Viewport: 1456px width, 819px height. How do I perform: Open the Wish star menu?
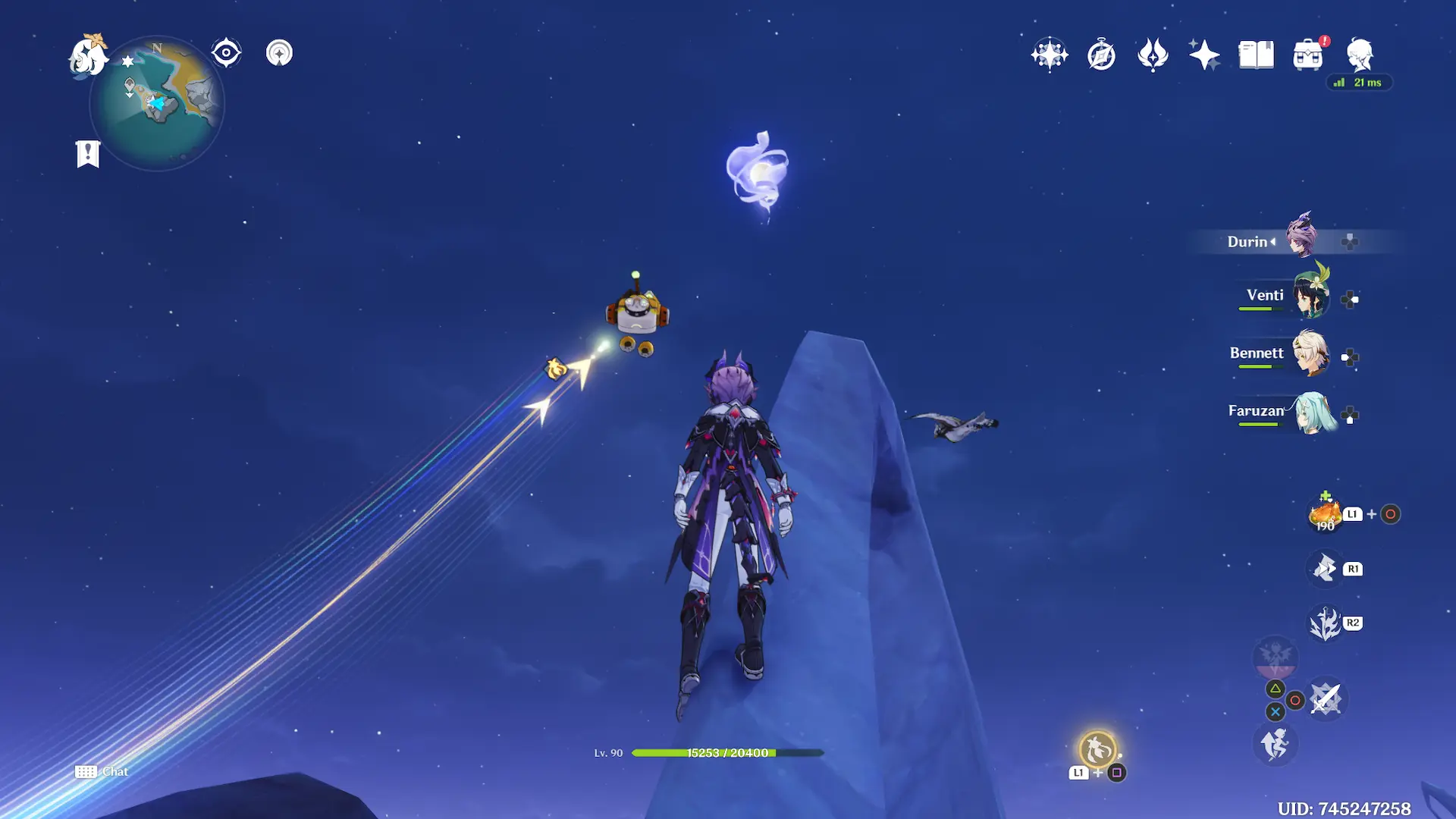(x=1050, y=55)
